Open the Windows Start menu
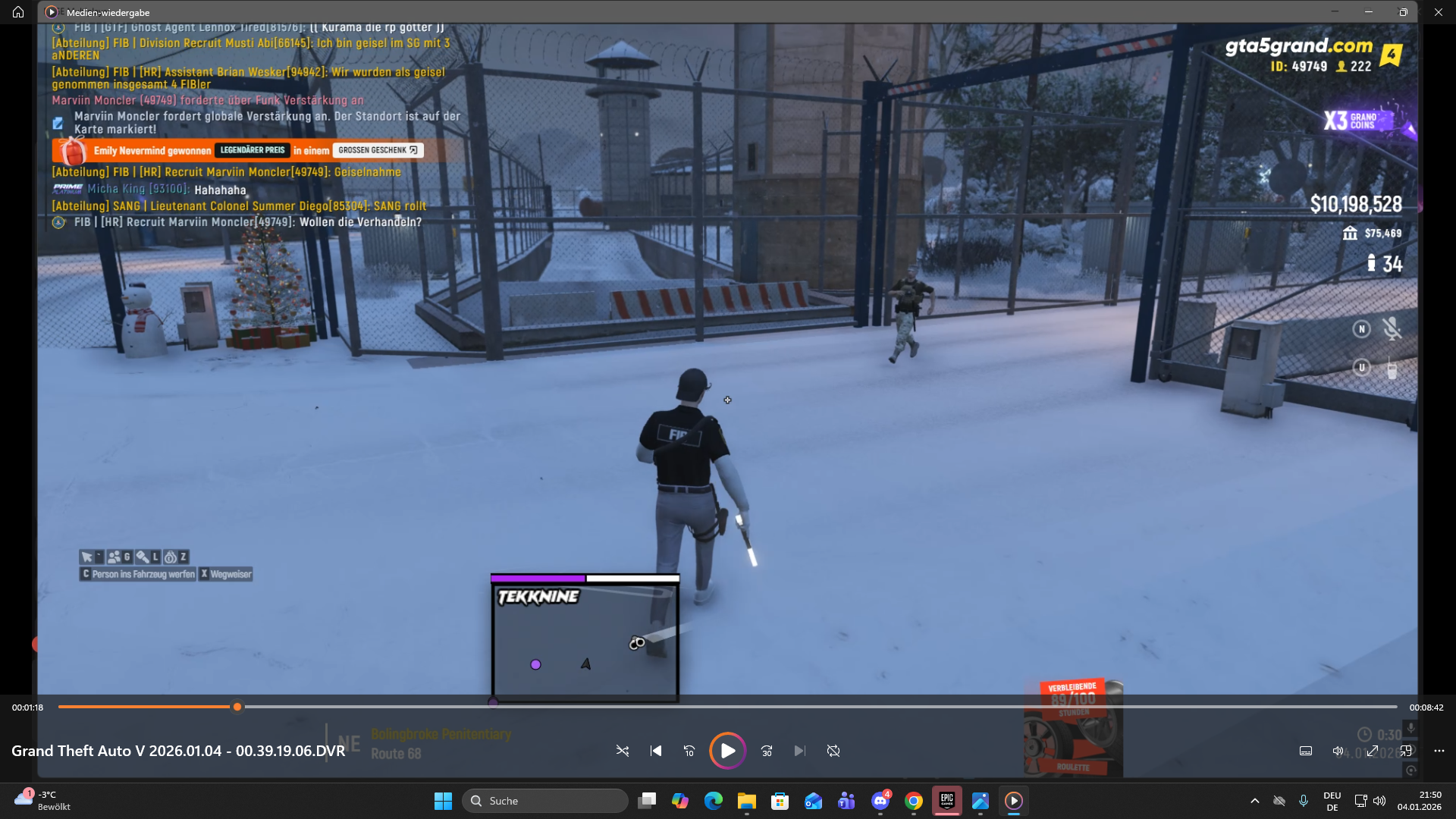 (x=443, y=800)
